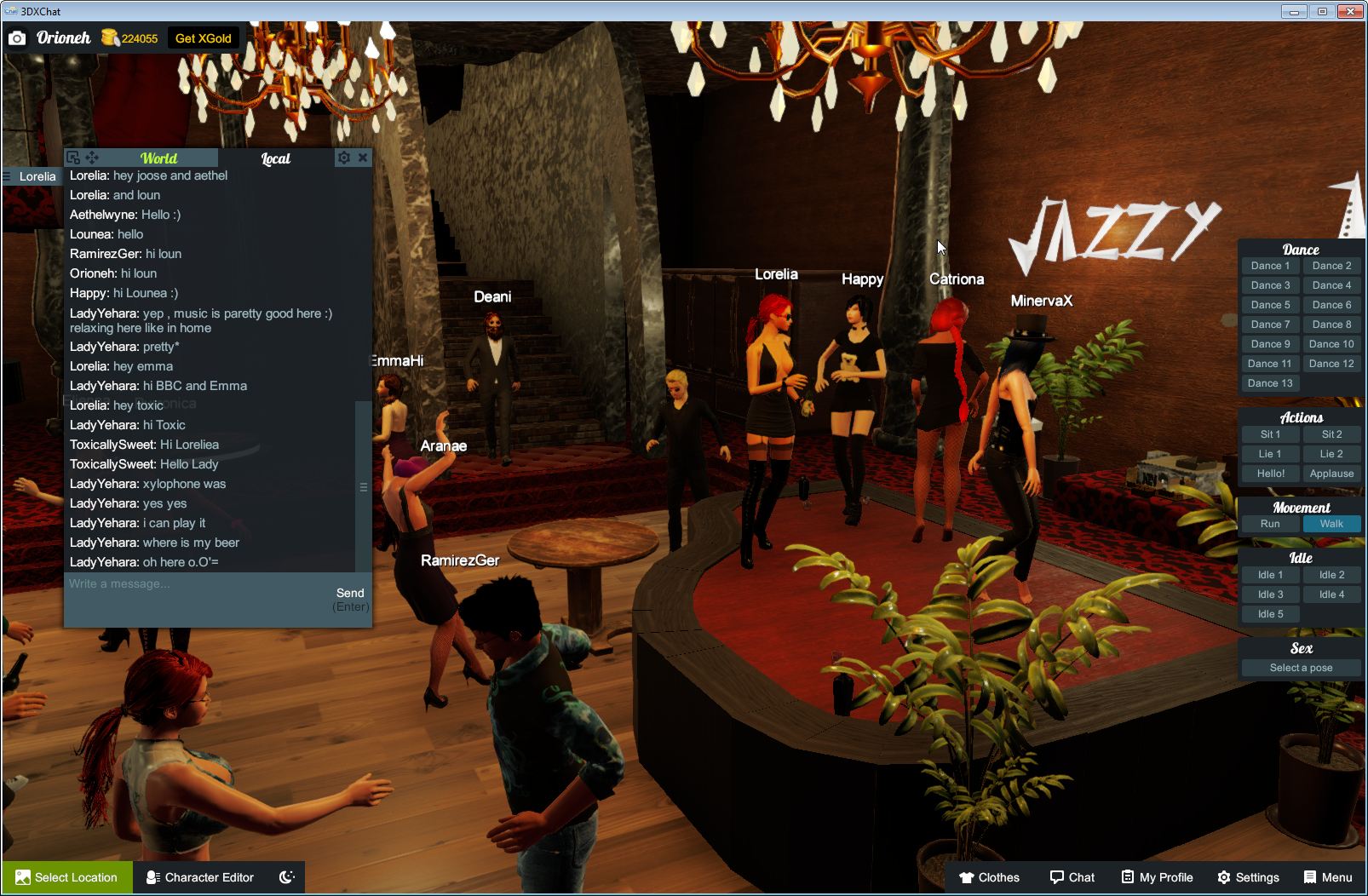This screenshot has height=896, width=1368.
Task: Click the move chat window arrows icon
Action: click(x=92, y=157)
